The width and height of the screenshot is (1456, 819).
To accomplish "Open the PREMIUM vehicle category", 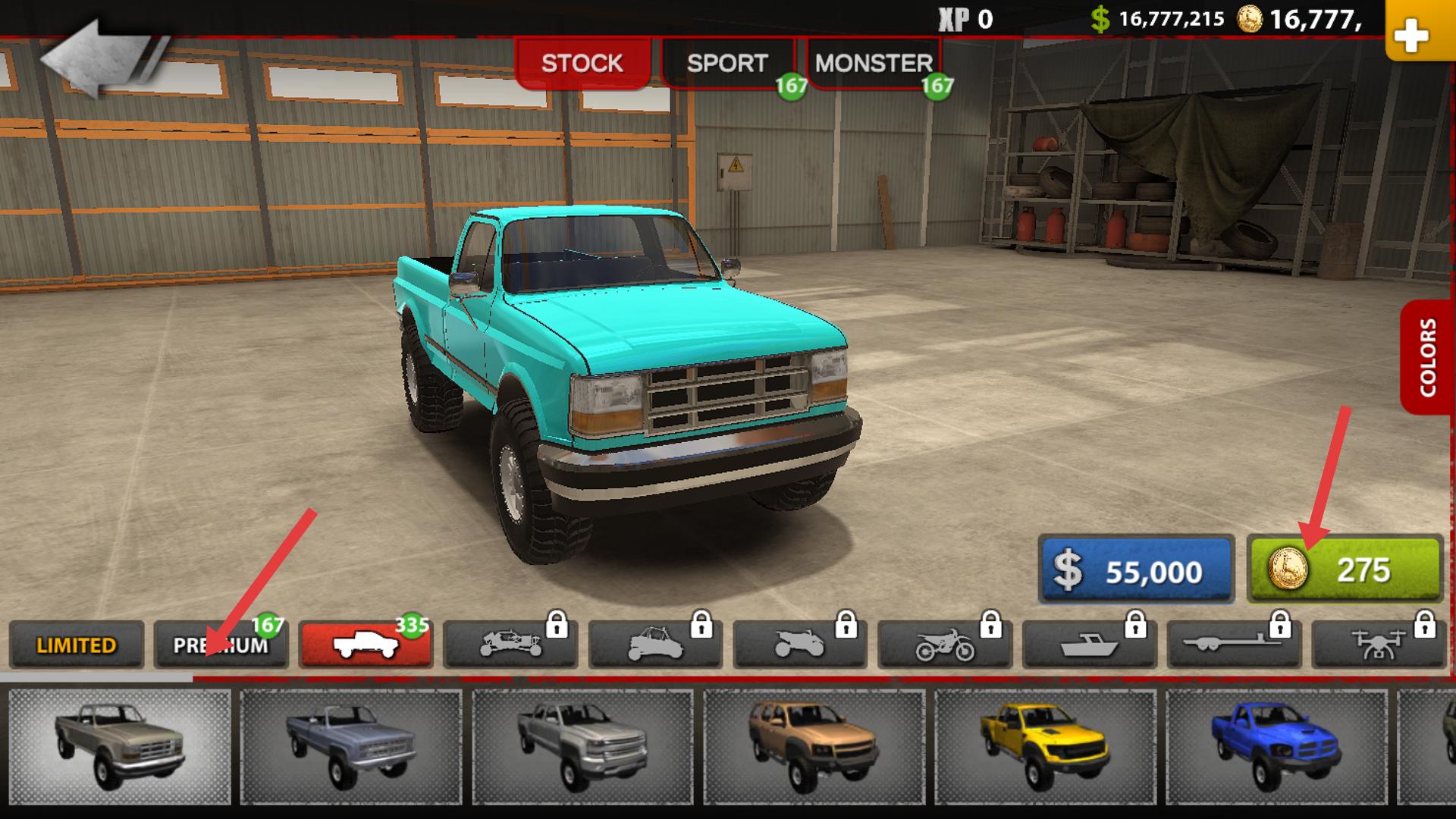I will [x=221, y=645].
